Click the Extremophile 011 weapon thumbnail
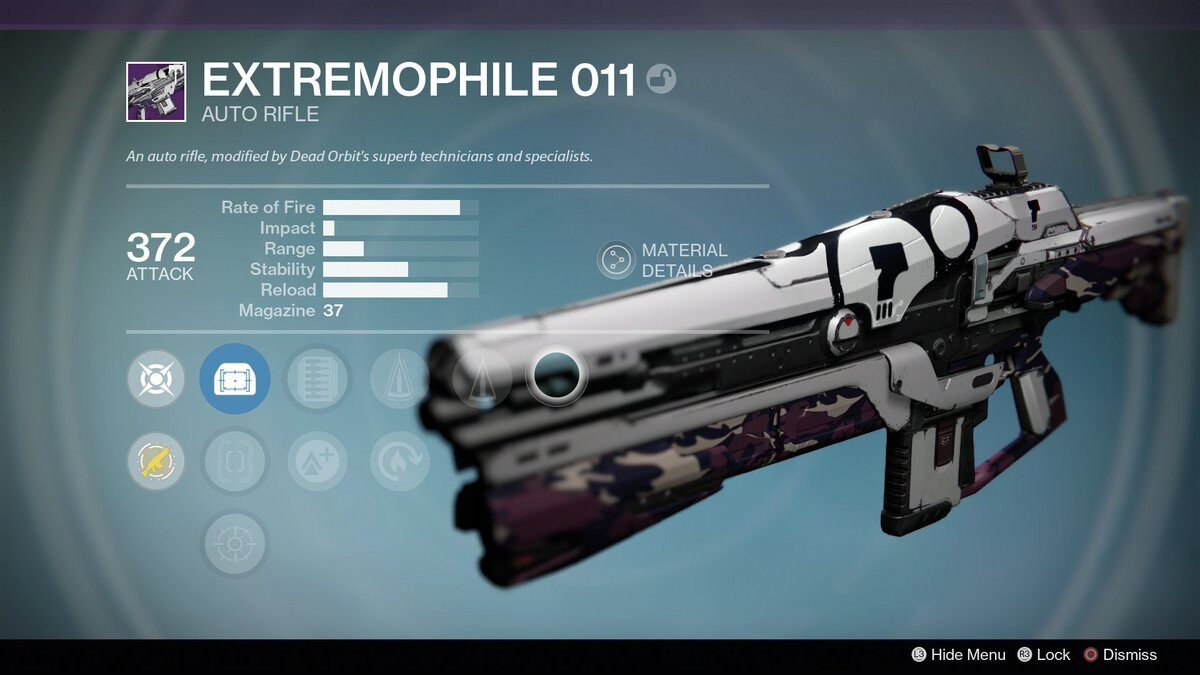The image size is (1200, 675). tap(155, 92)
